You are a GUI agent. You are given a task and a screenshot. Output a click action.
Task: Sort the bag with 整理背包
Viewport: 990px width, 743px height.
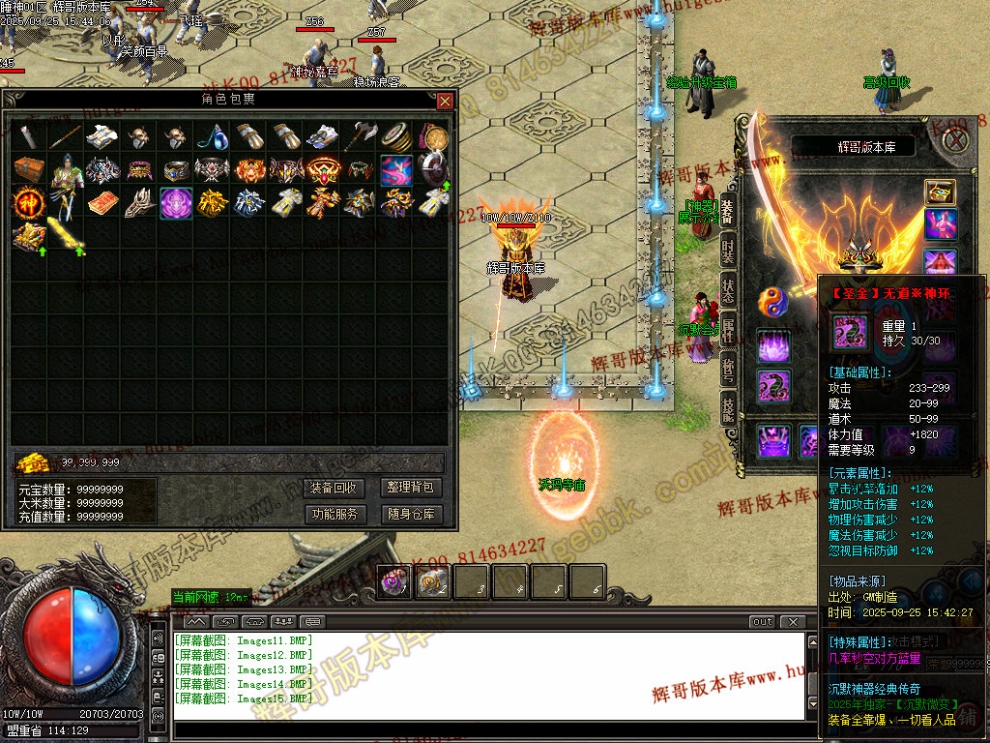(410, 488)
